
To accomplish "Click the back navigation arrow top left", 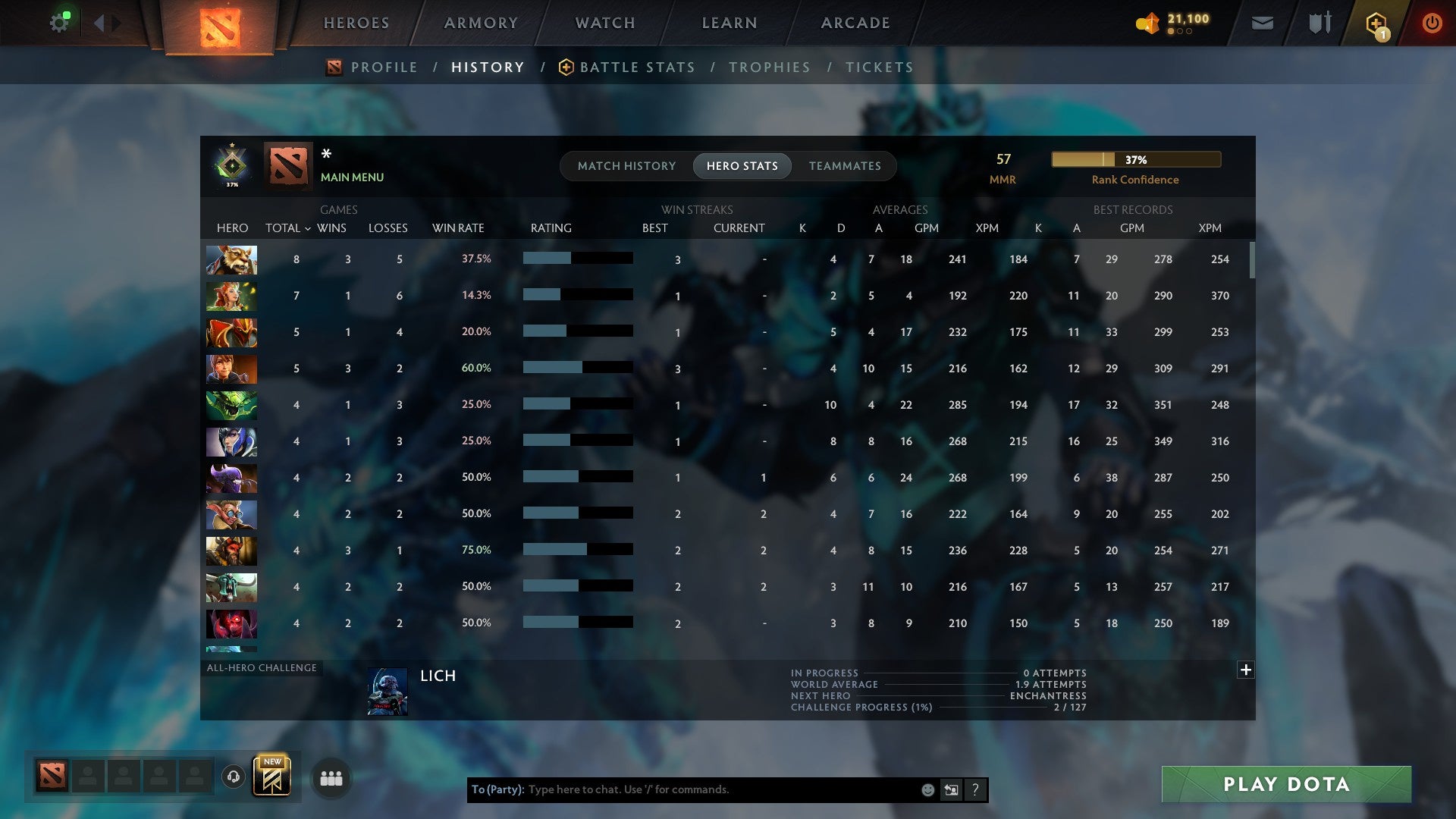I will 97,22.
